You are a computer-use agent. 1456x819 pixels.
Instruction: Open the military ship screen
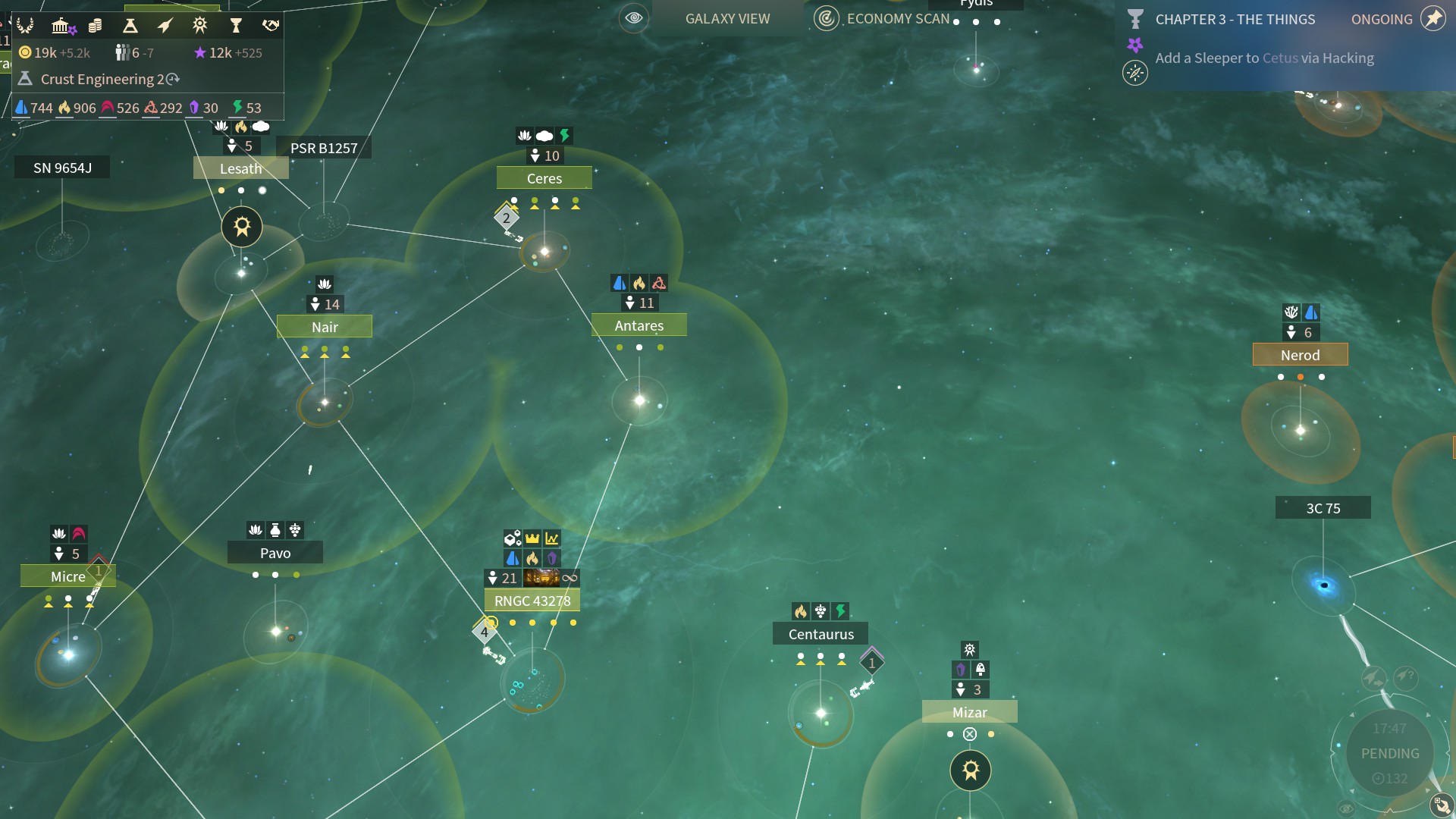[165, 26]
